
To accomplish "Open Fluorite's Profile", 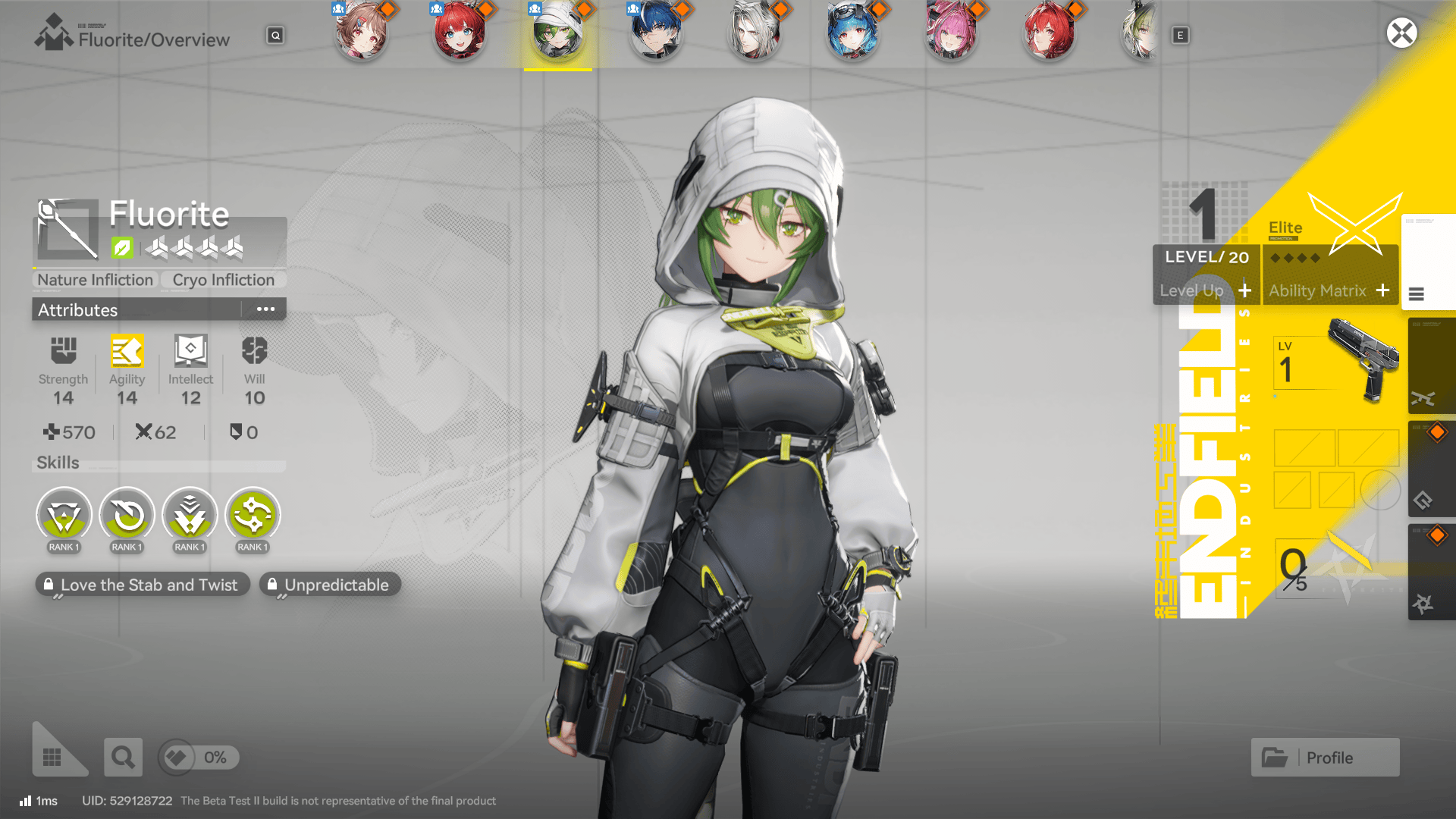I will coord(1325,757).
